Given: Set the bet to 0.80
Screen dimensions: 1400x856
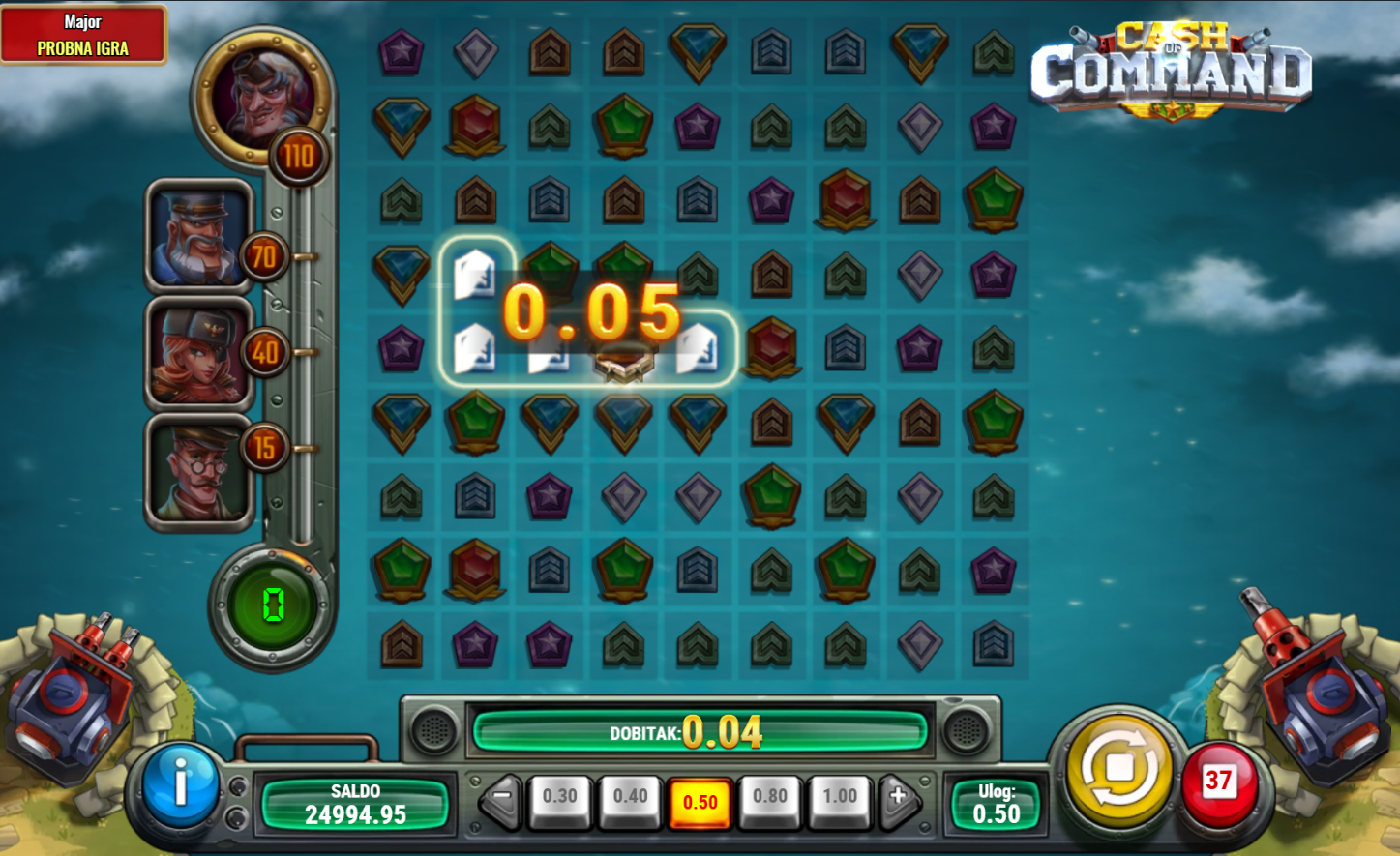Looking at the screenshot, I should point(770,798).
